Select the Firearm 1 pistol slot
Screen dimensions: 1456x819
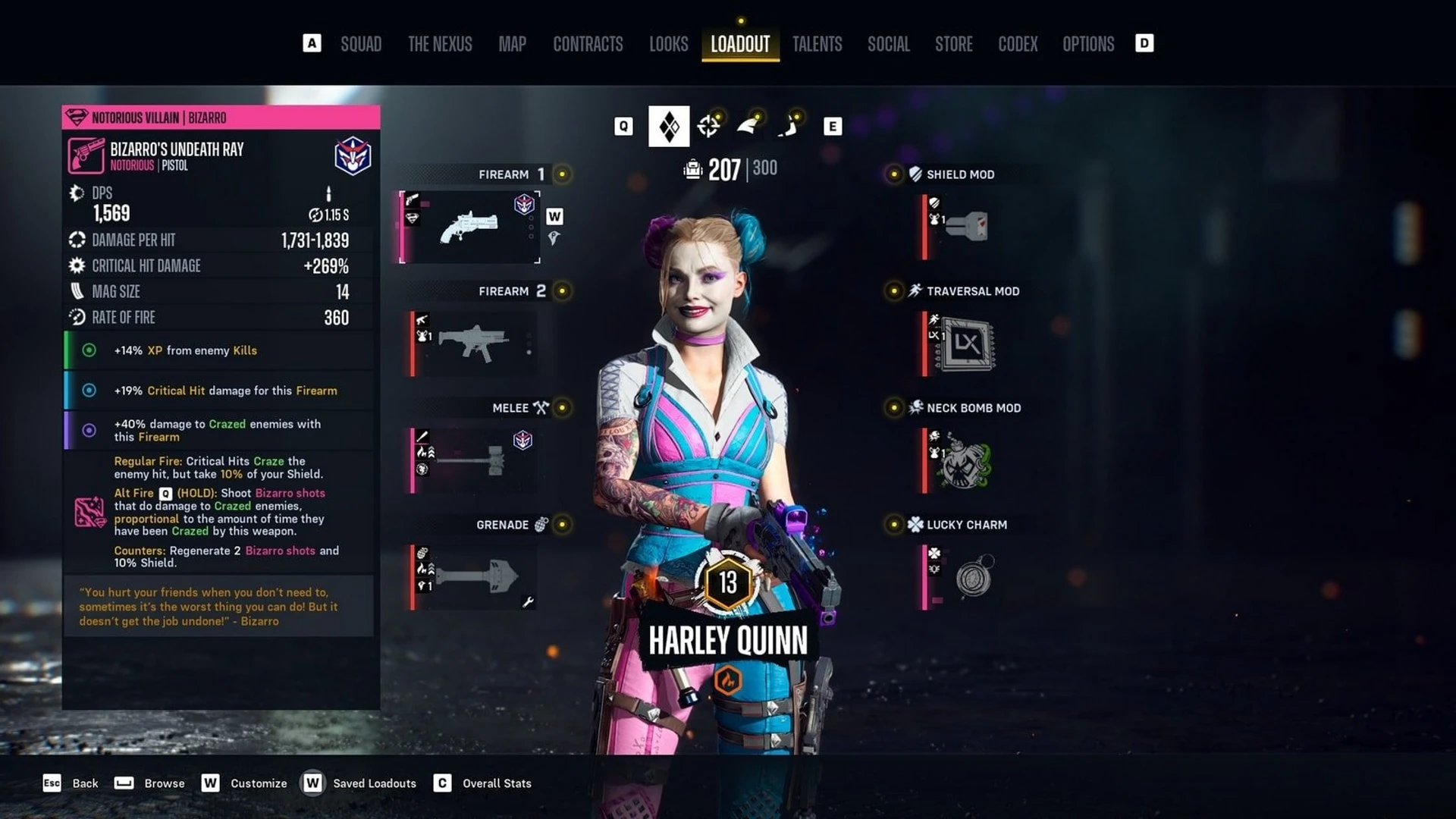[470, 227]
